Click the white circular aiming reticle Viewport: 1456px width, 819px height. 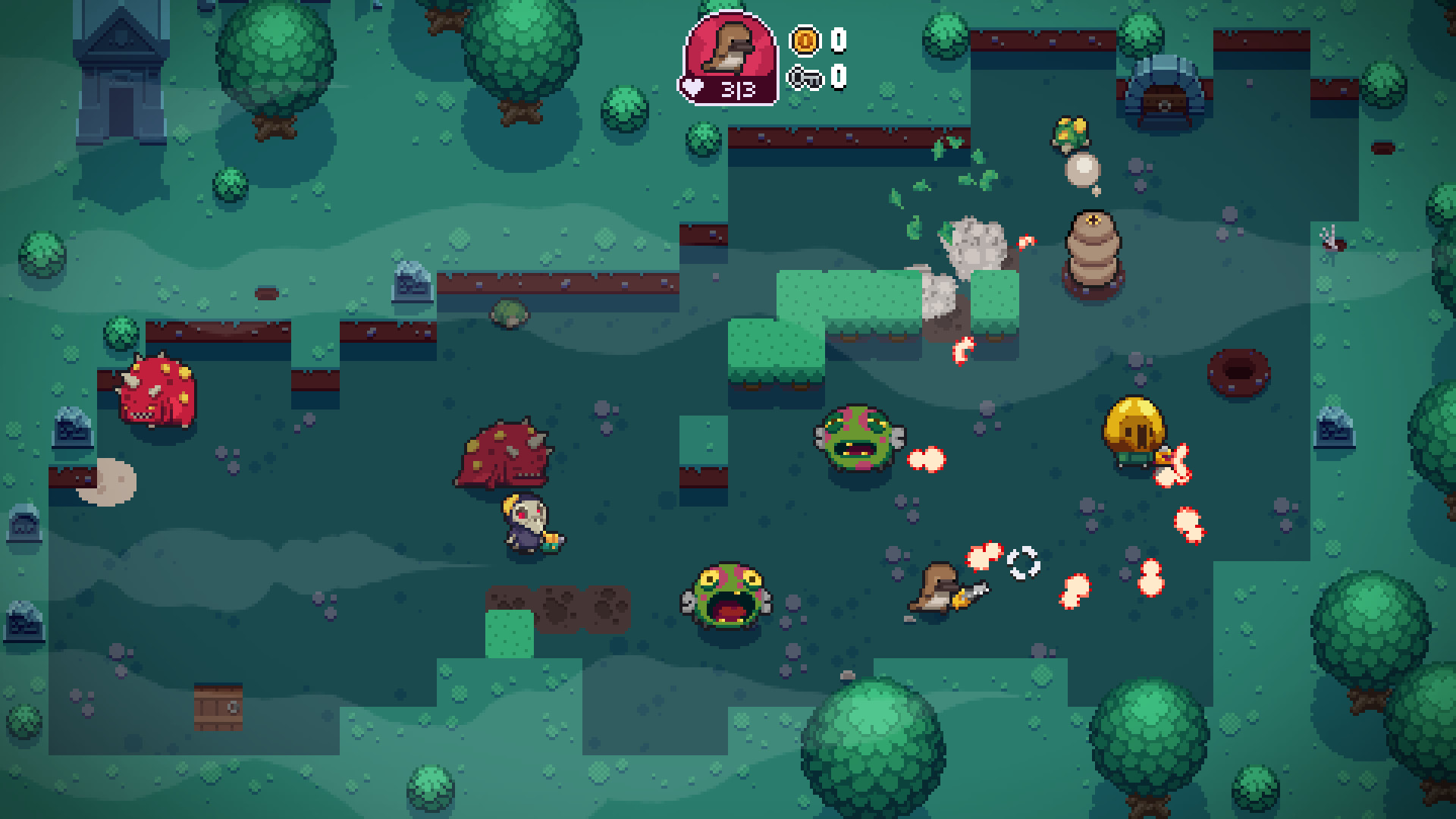click(x=1022, y=563)
